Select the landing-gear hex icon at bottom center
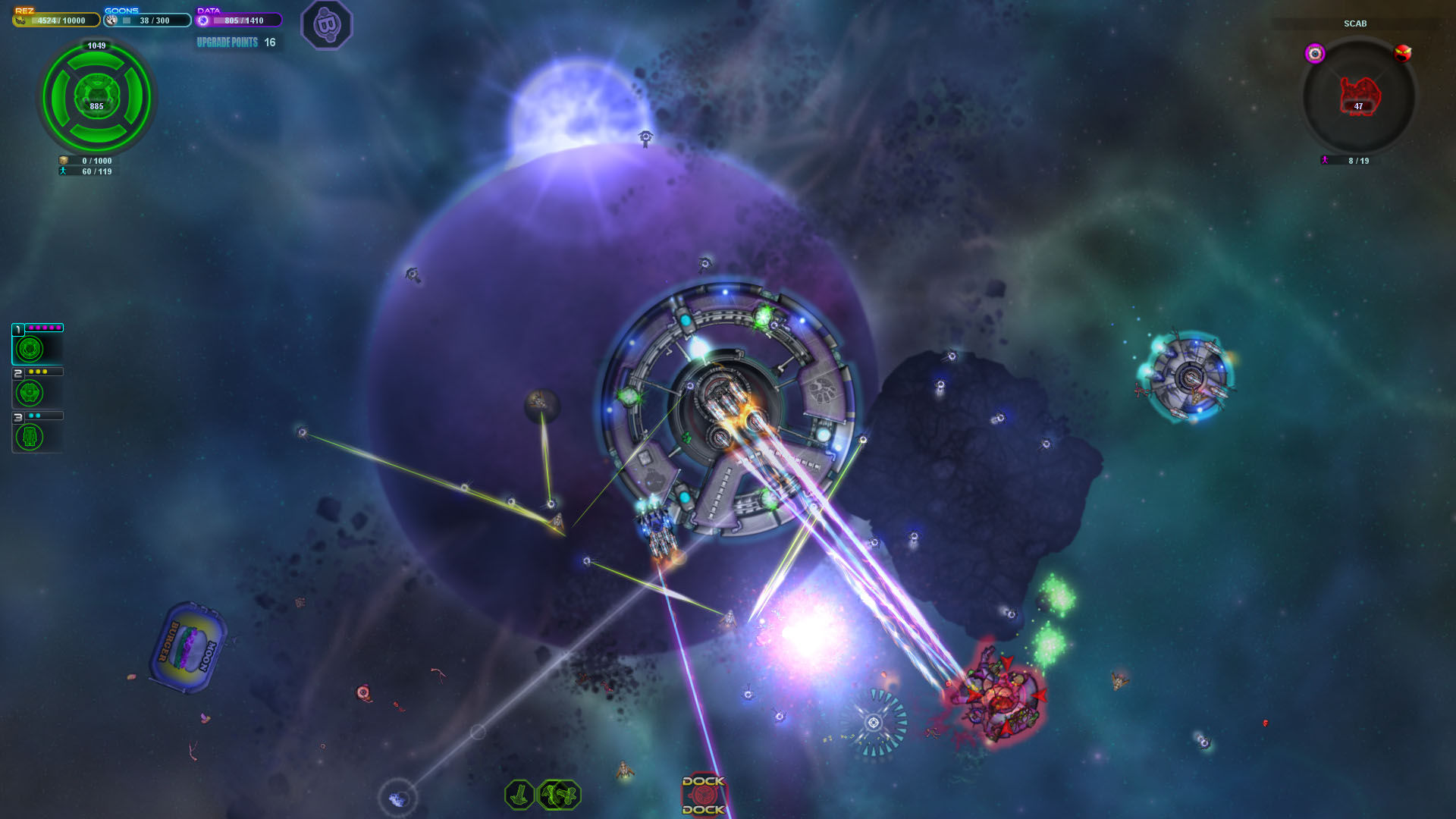Image resolution: width=1456 pixels, height=819 pixels. click(519, 794)
